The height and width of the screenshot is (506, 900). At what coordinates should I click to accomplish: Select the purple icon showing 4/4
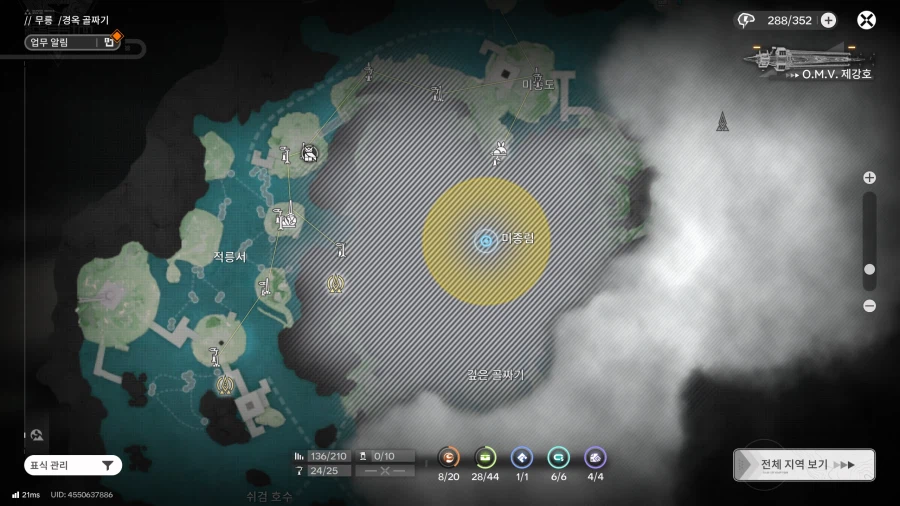click(x=595, y=458)
